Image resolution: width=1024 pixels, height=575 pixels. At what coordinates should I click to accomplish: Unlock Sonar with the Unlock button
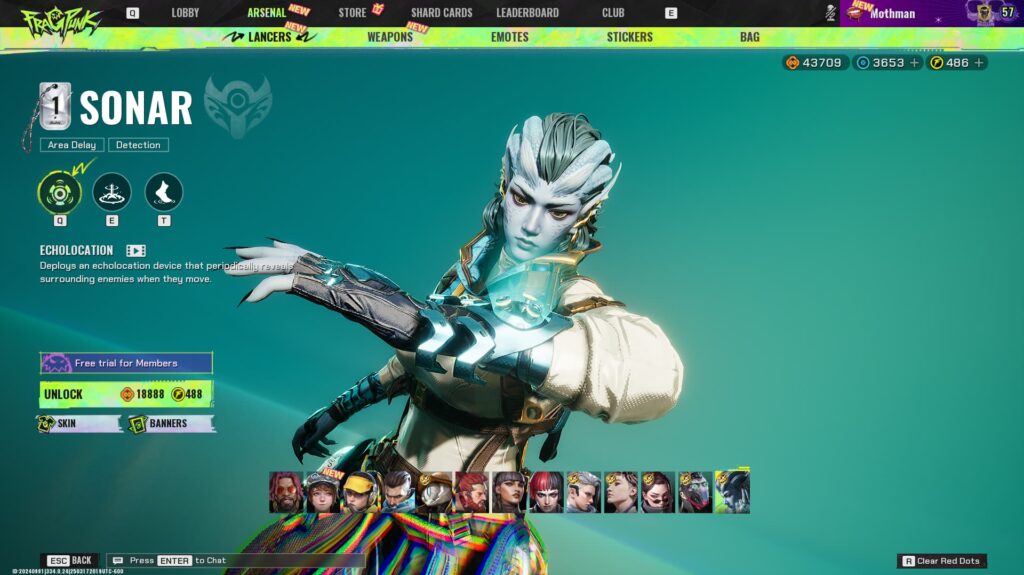coord(126,394)
